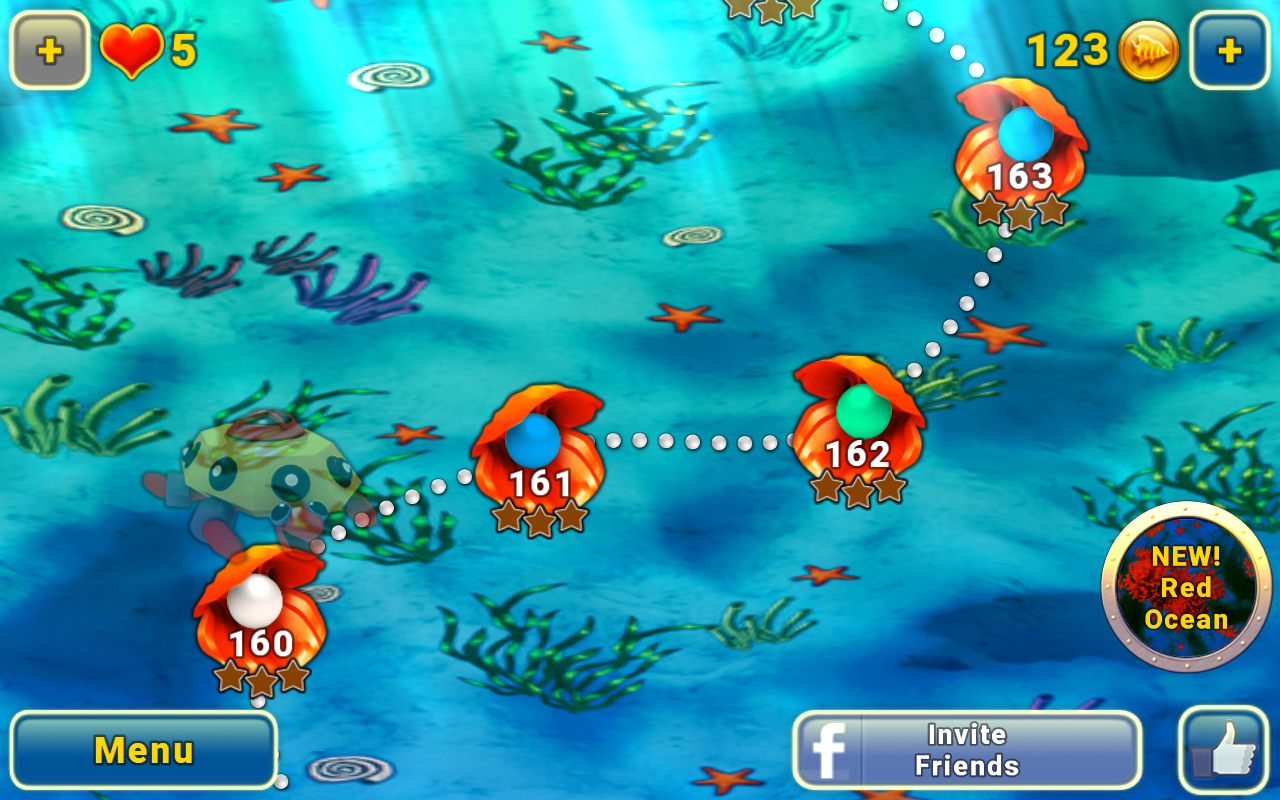Screen dimensions: 1280x800
Task: Open level 161 clam shell
Action: (x=540, y=460)
